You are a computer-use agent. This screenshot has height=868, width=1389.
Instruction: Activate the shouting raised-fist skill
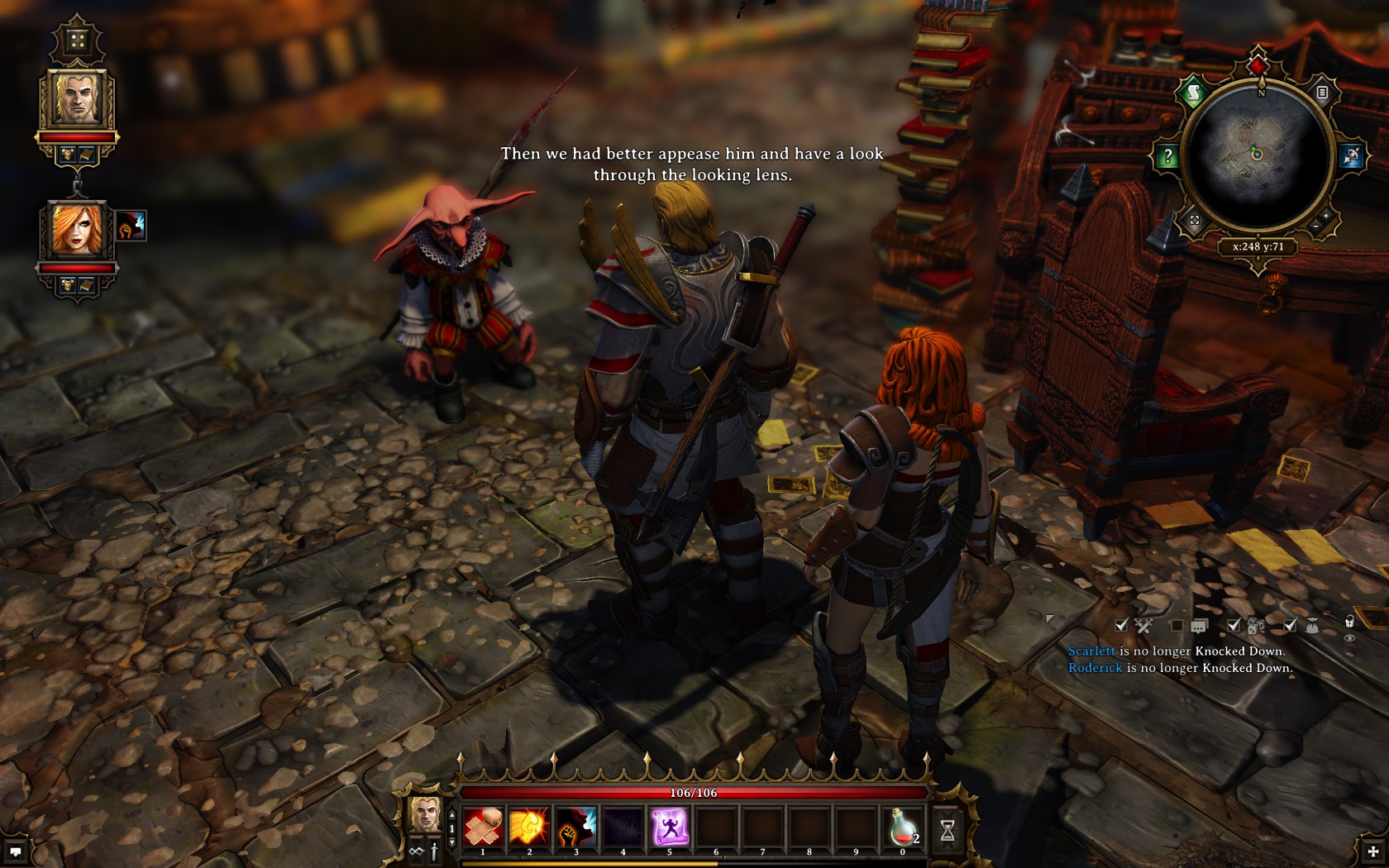coord(576,826)
